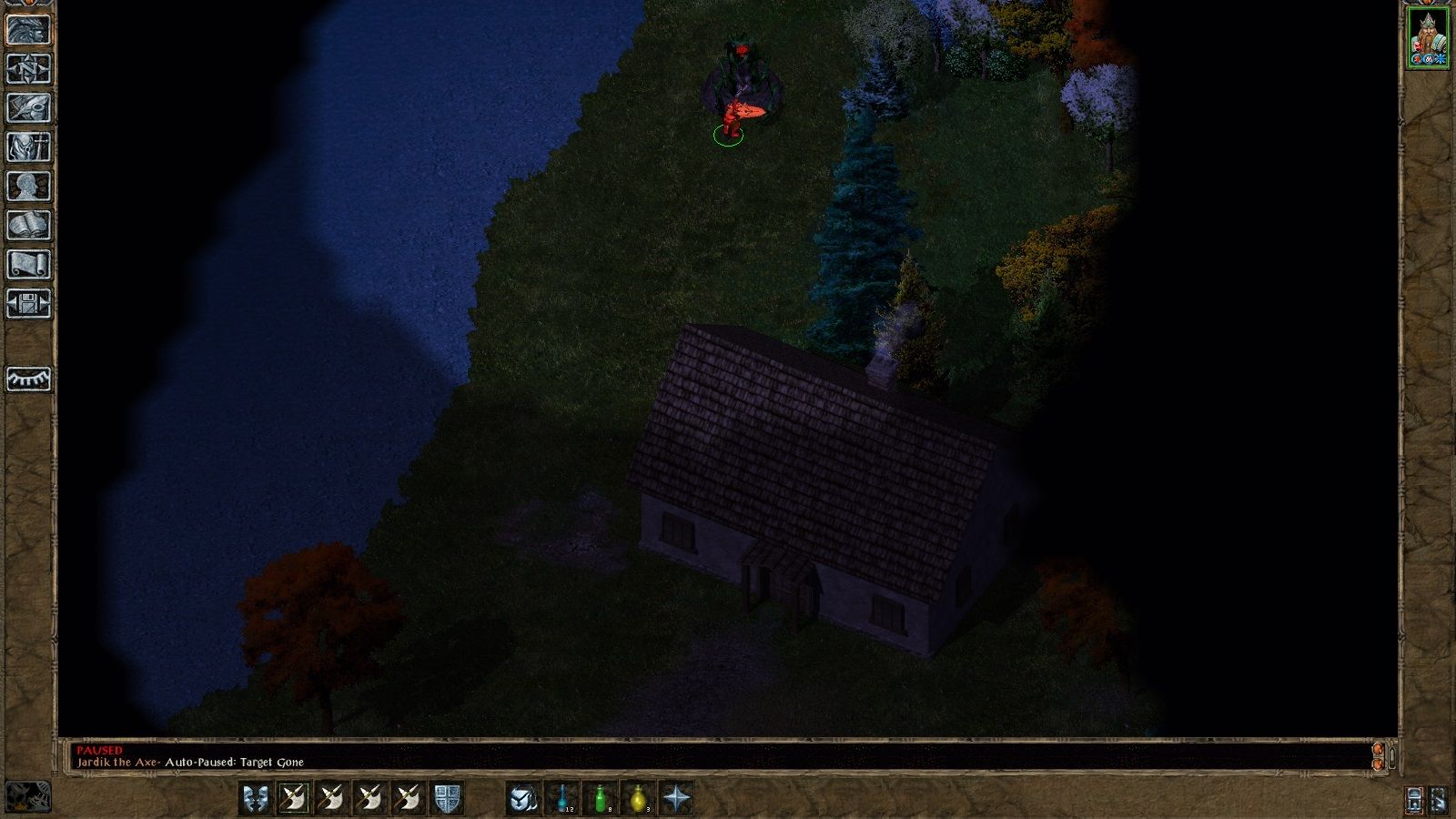Open the inventory screen button
The image size is (1456, 819).
[28, 147]
